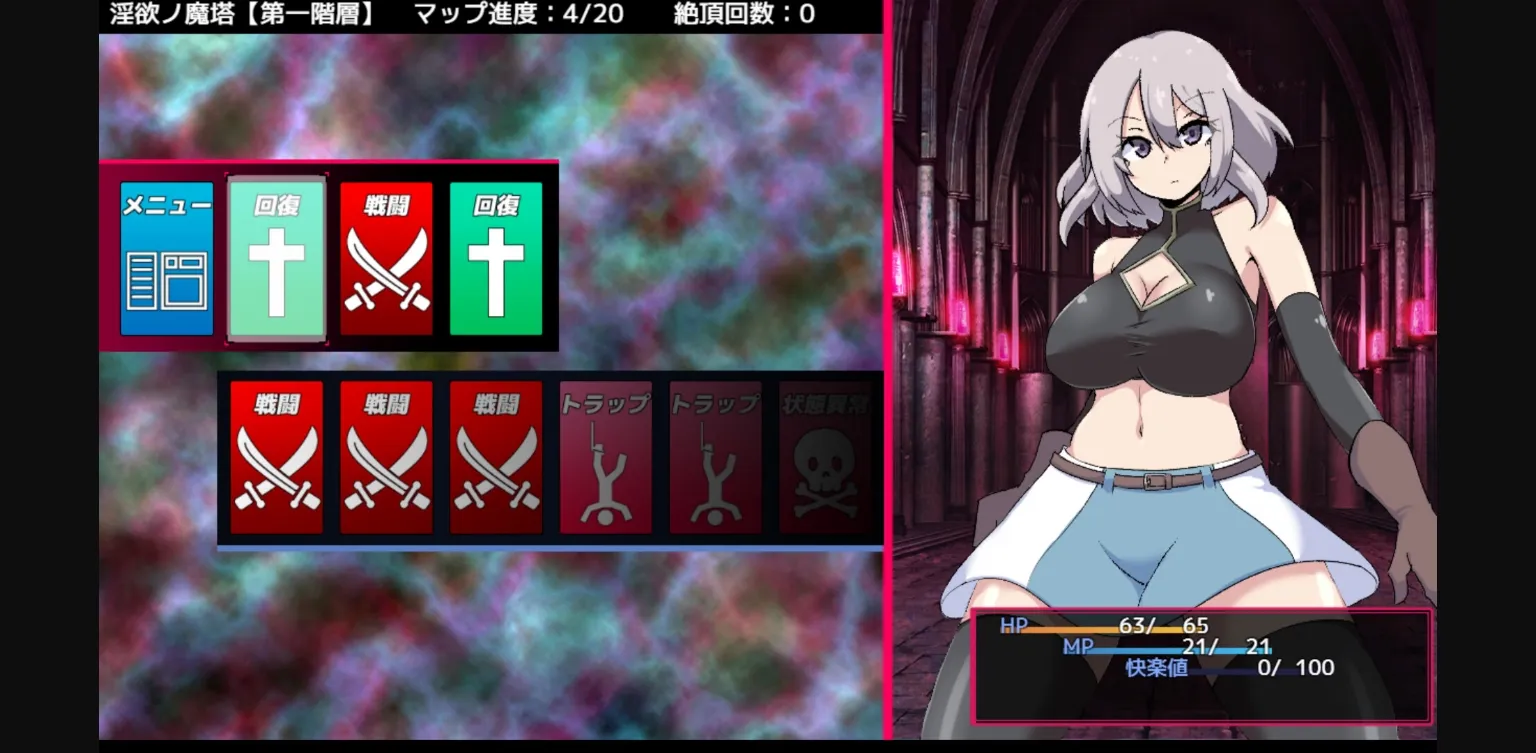Select the first トラップ trap card

(x=606, y=458)
